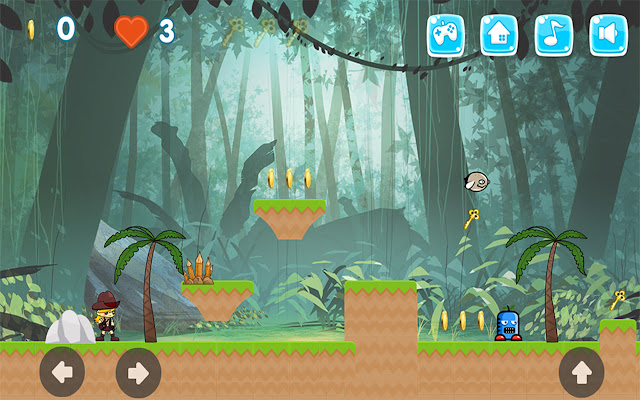
Task: Tap the move left arrow button
Action: (x=62, y=373)
